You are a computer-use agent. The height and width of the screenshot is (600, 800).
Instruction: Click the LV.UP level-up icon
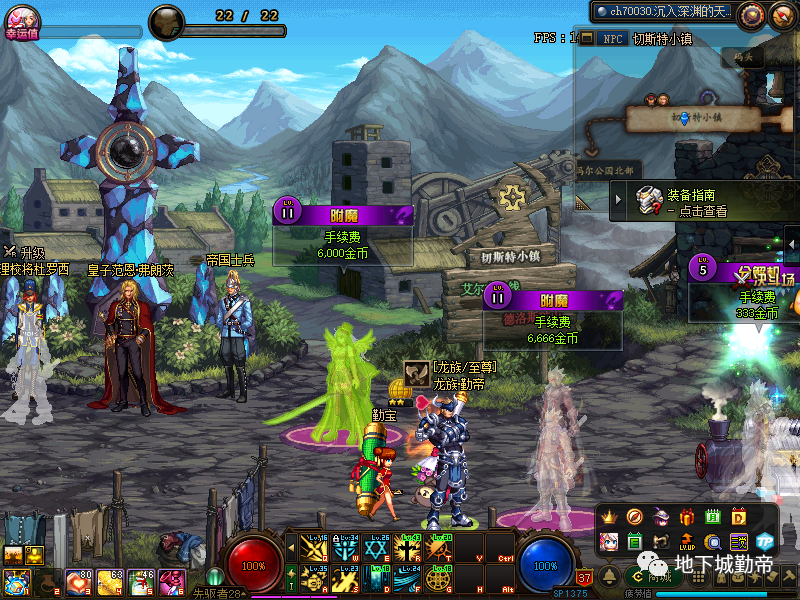click(x=686, y=542)
